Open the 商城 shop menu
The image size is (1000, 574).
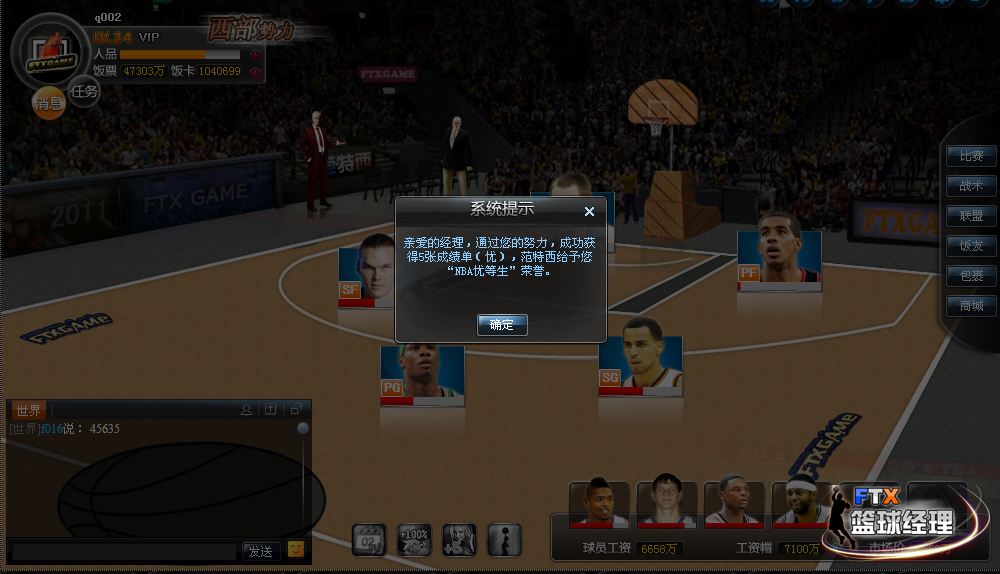(971, 306)
